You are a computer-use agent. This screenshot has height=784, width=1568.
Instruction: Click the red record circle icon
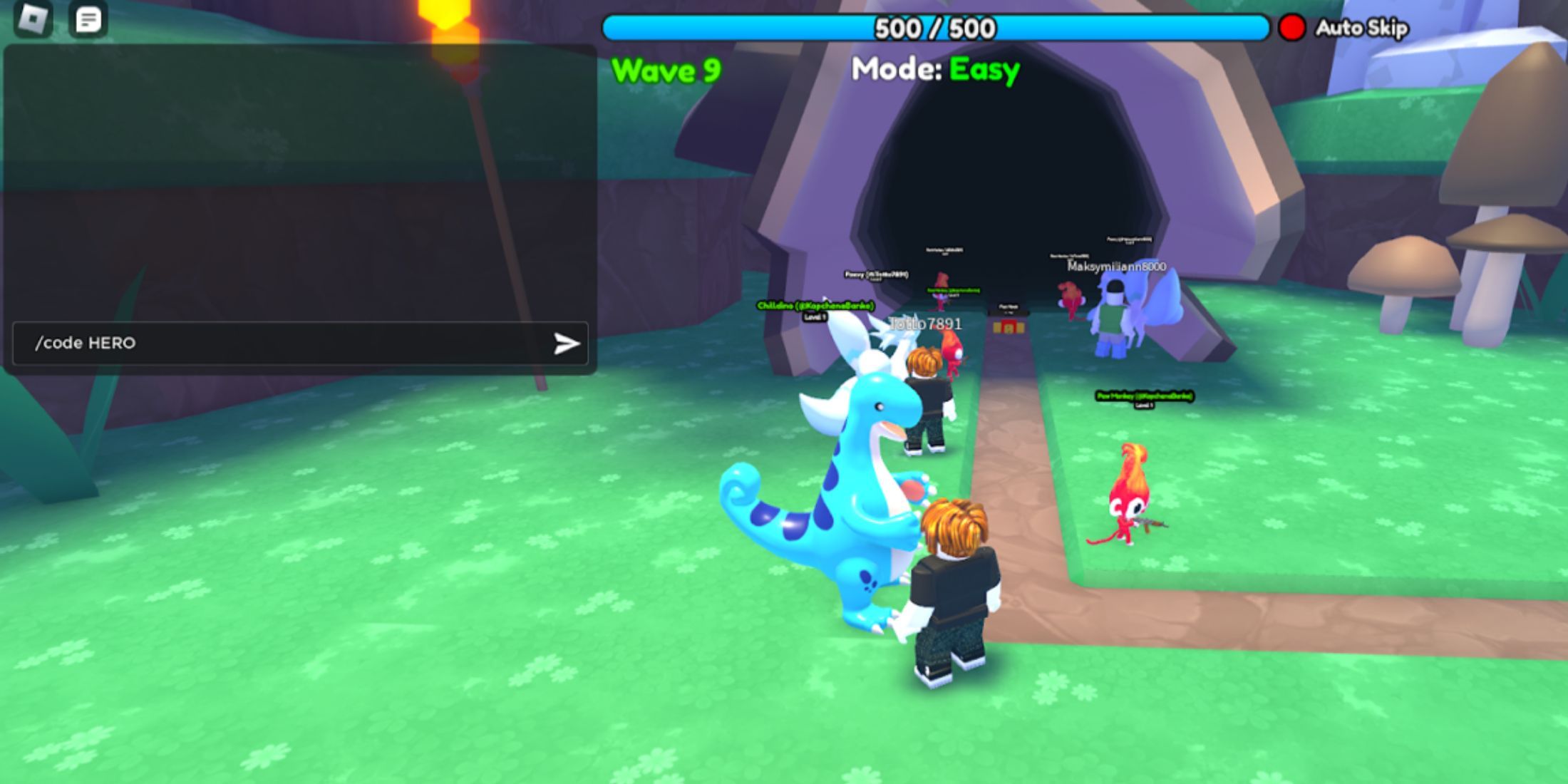pyautogui.click(x=1291, y=29)
